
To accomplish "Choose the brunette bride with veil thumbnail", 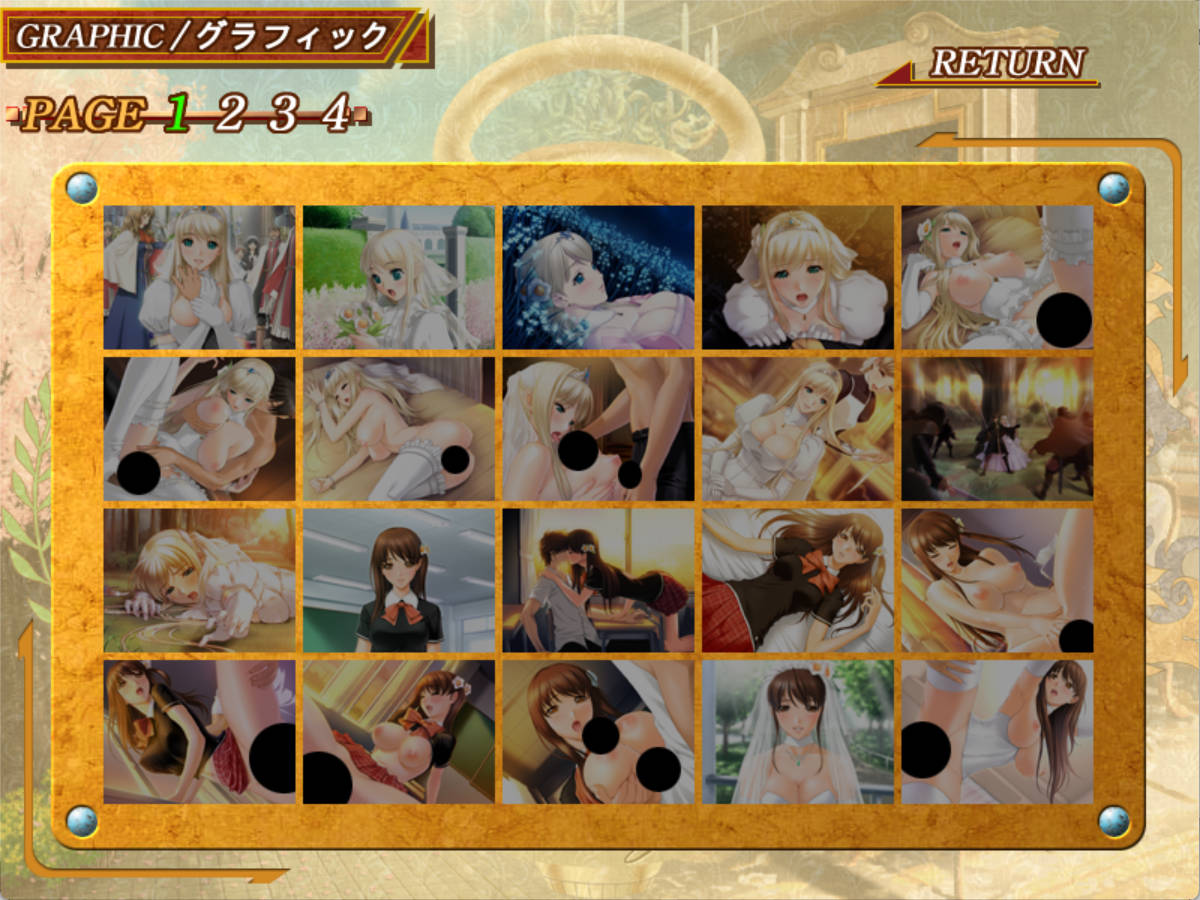I will [797, 731].
